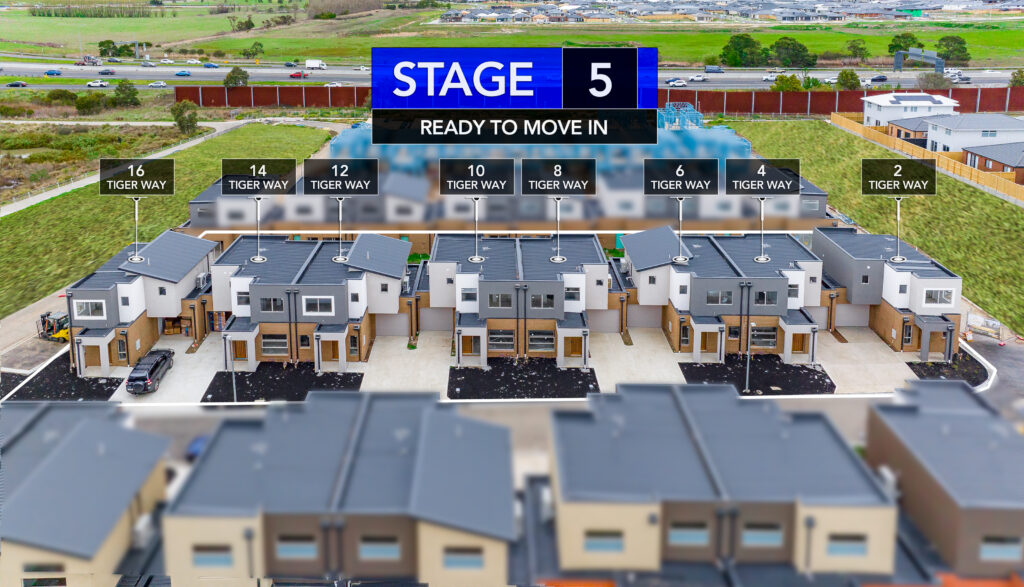Choose the 4 Tiger Way label
This screenshot has width=1024, height=587.
pyautogui.click(x=762, y=177)
